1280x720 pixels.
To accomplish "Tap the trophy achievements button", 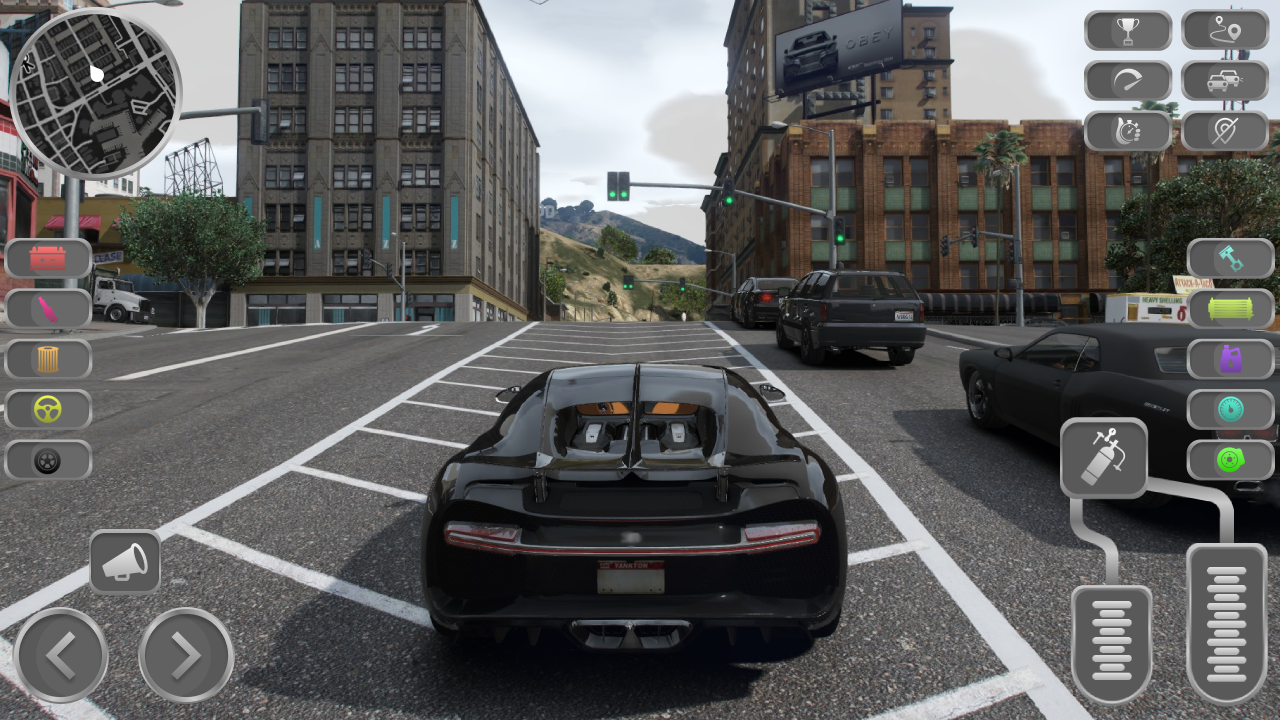I will [1128, 31].
